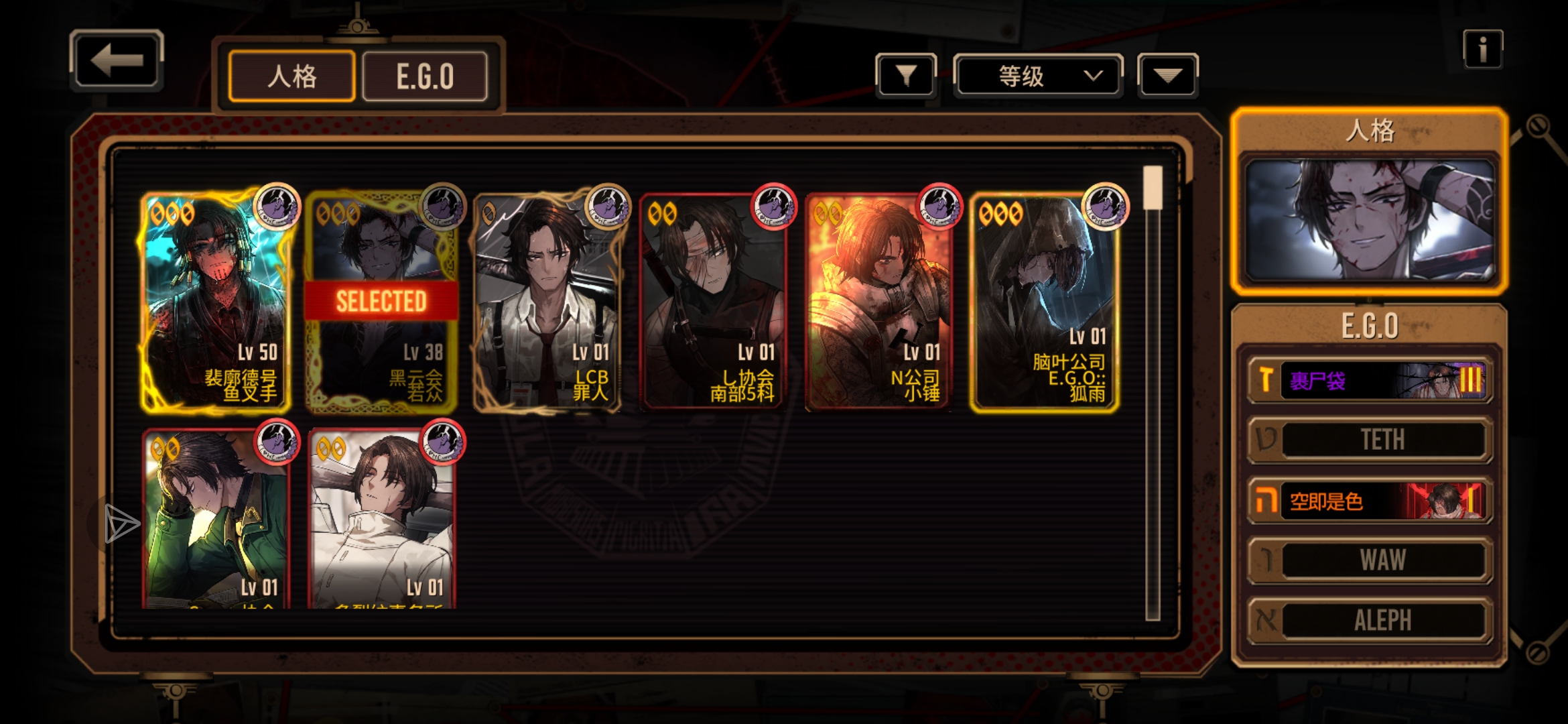Go back with the arrow button
The height and width of the screenshot is (724, 1568).
click(117, 61)
